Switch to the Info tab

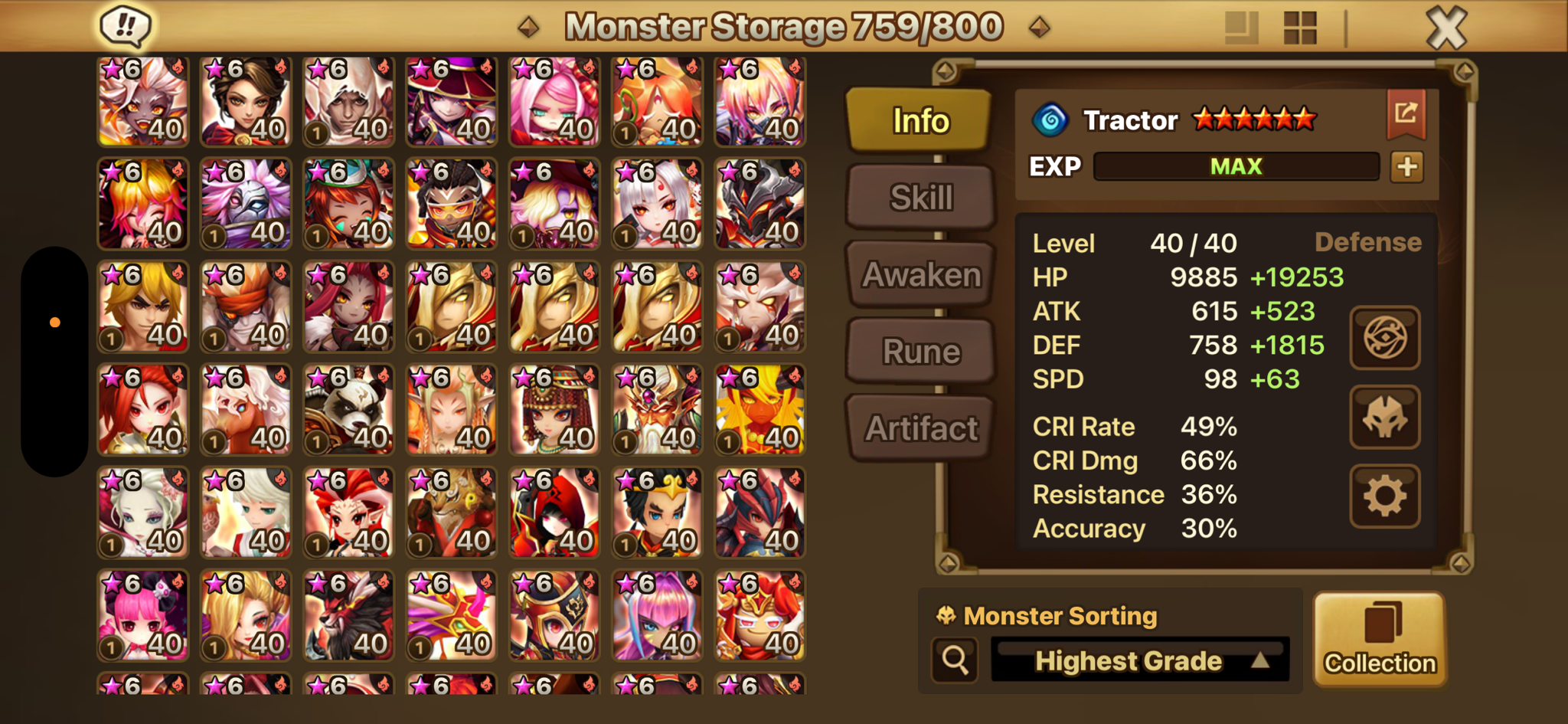(920, 120)
